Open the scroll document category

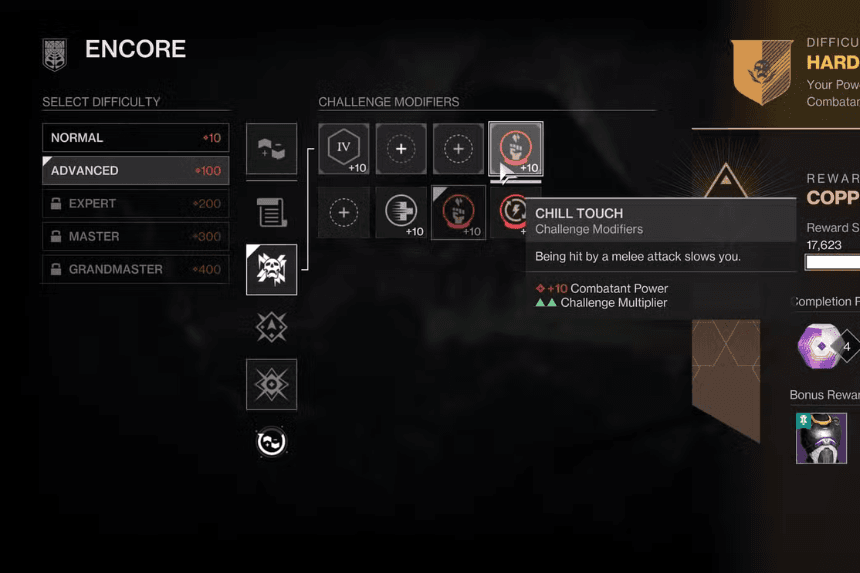click(271, 211)
